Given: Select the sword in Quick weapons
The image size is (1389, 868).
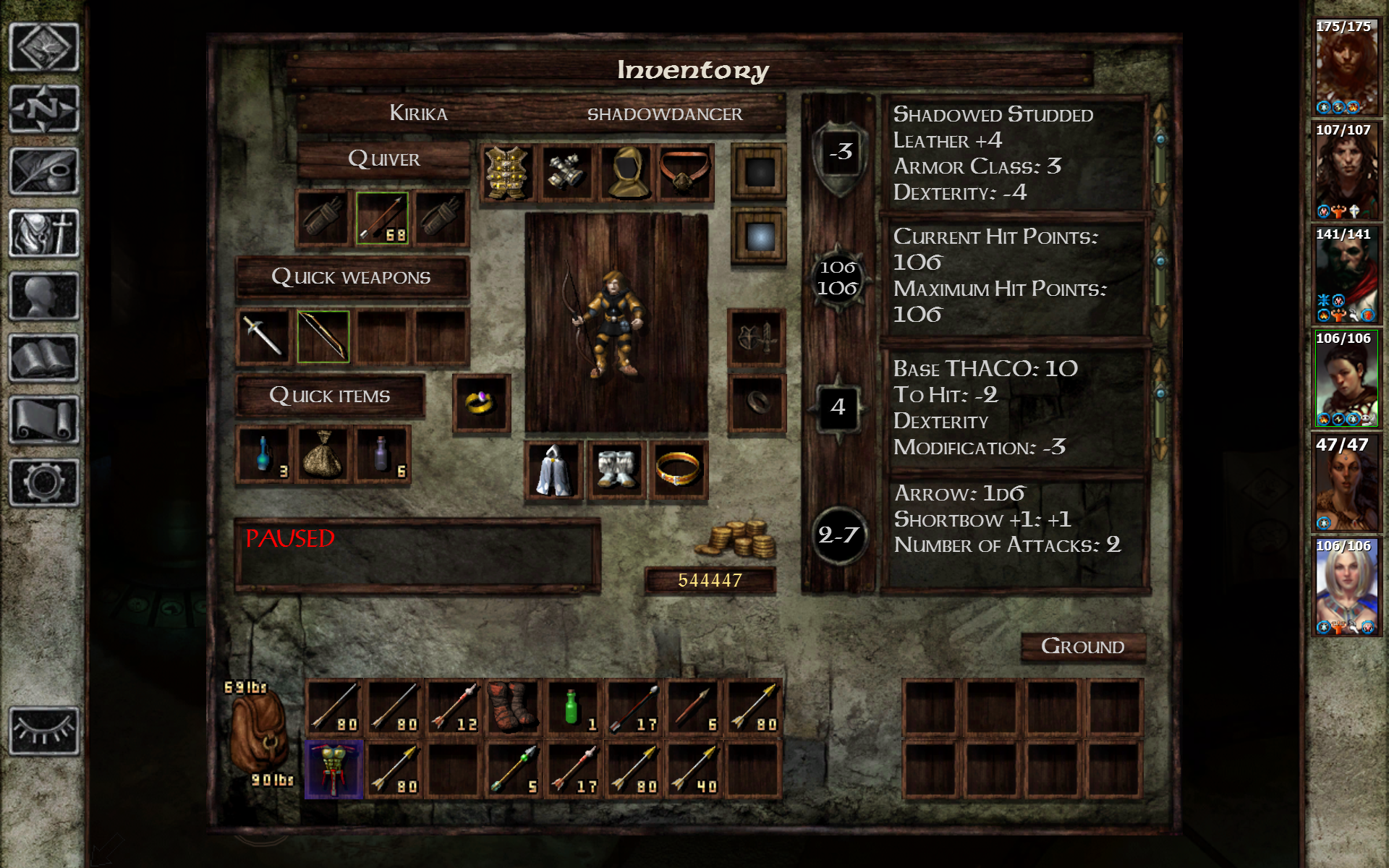Looking at the screenshot, I should tap(263, 336).
